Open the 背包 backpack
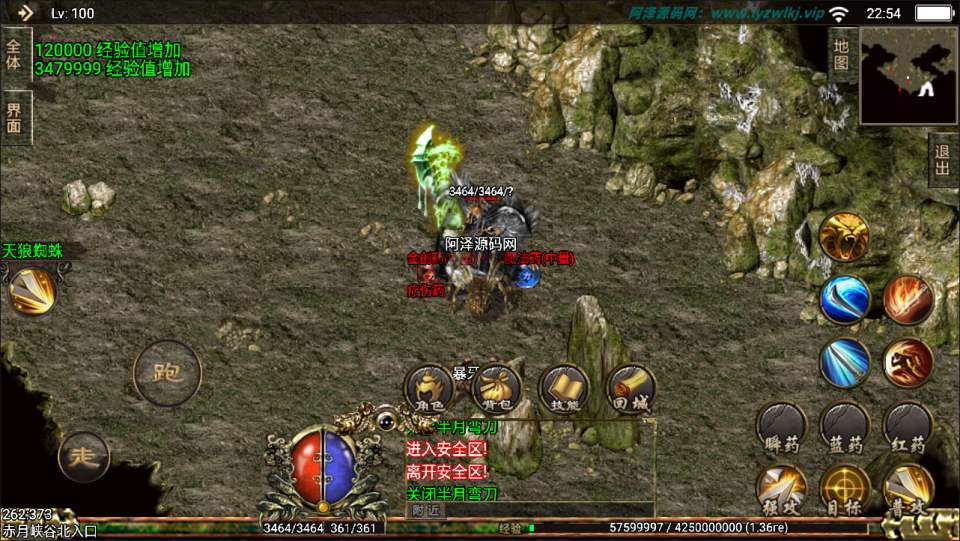This screenshot has width=960, height=541. point(497,391)
